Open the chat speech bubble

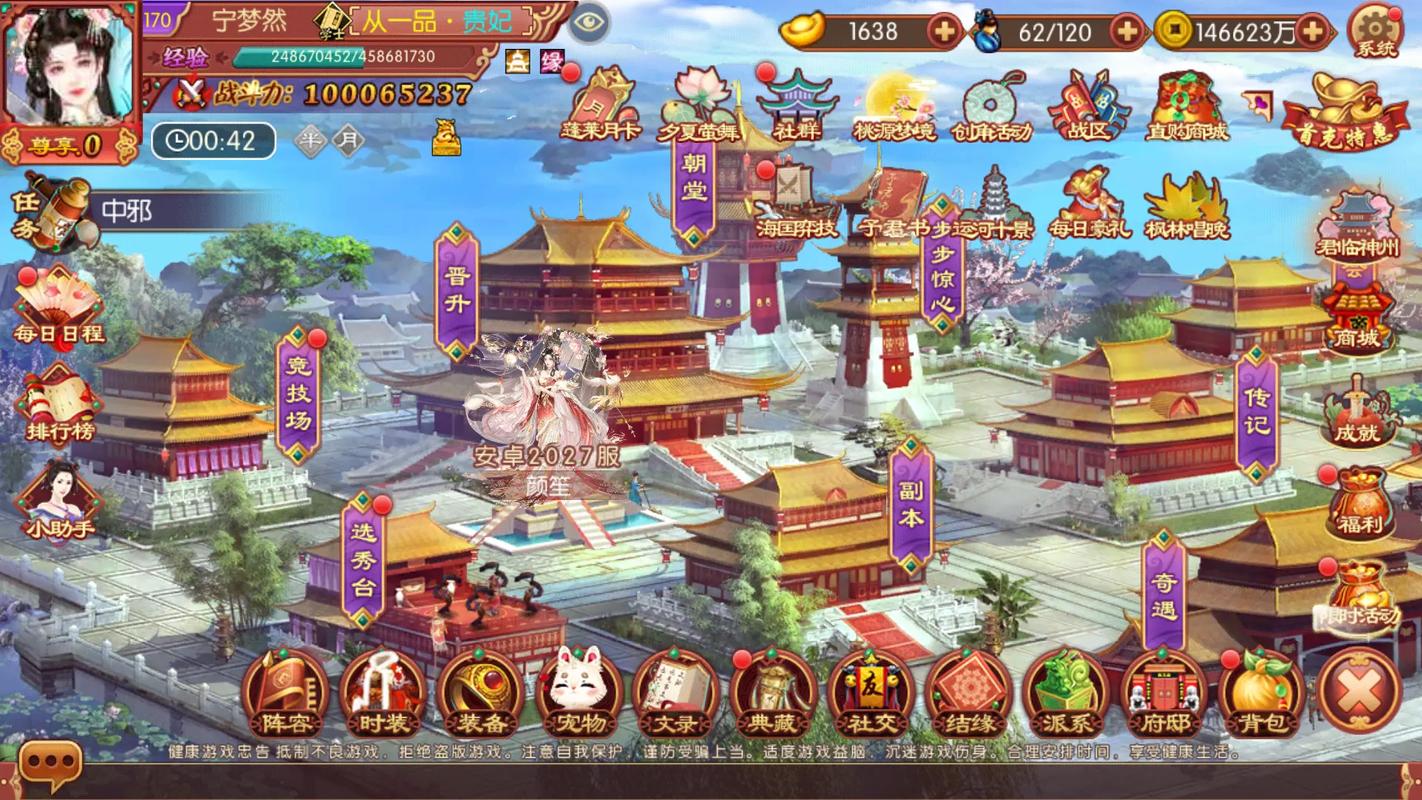click(49, 765)
